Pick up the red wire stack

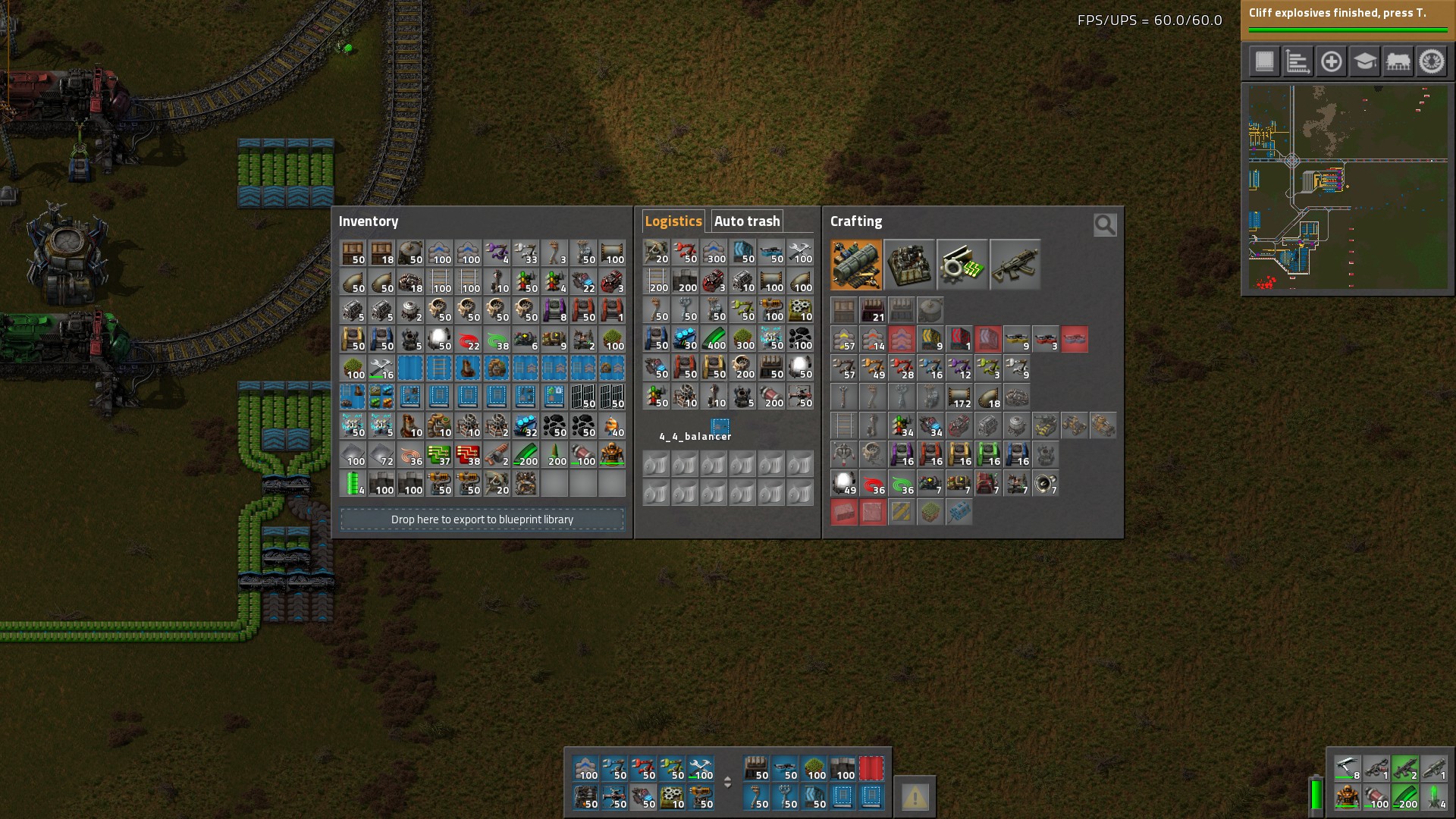point(469,340)
